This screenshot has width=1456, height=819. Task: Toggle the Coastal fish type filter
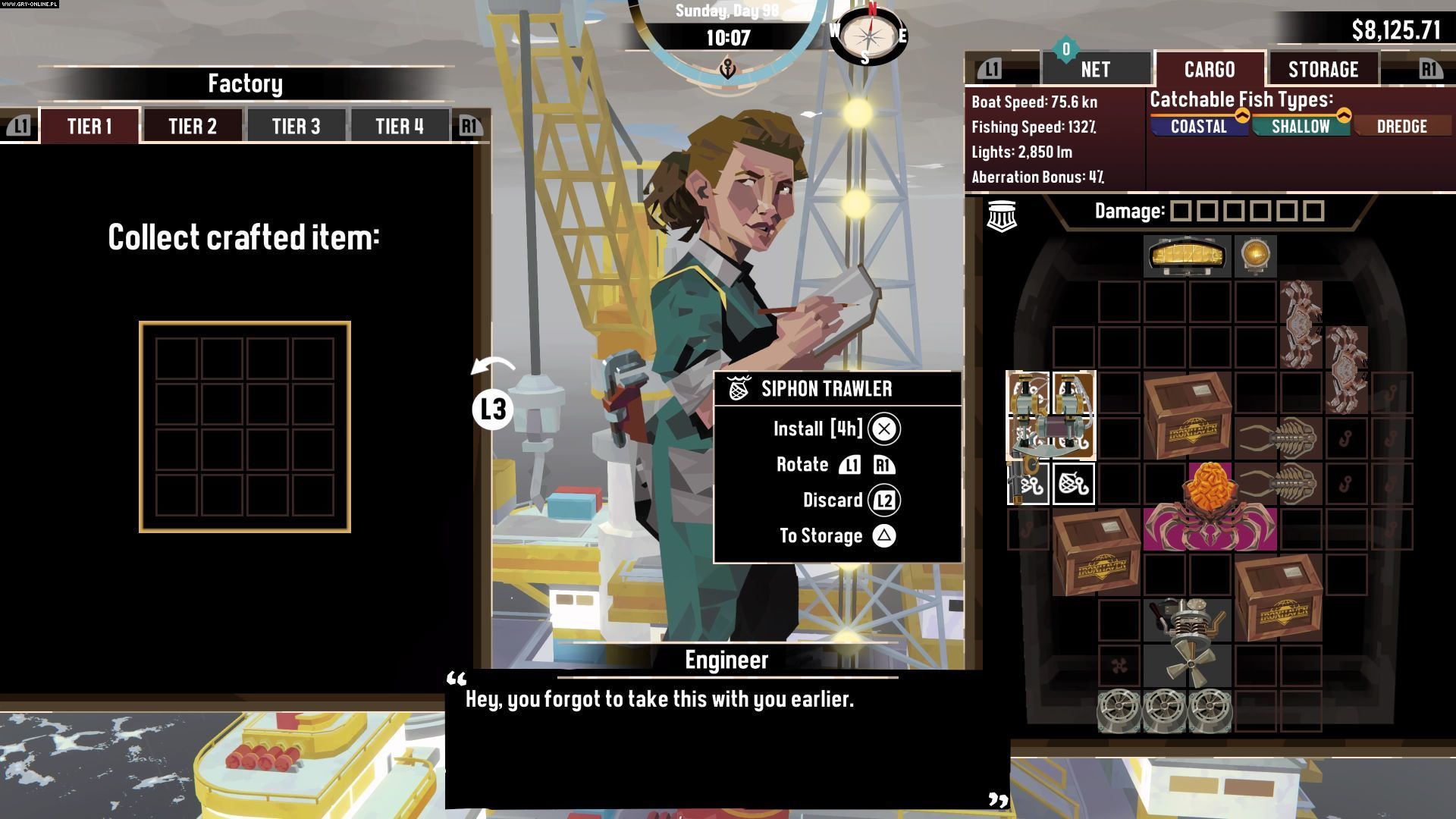[1198, 127]
